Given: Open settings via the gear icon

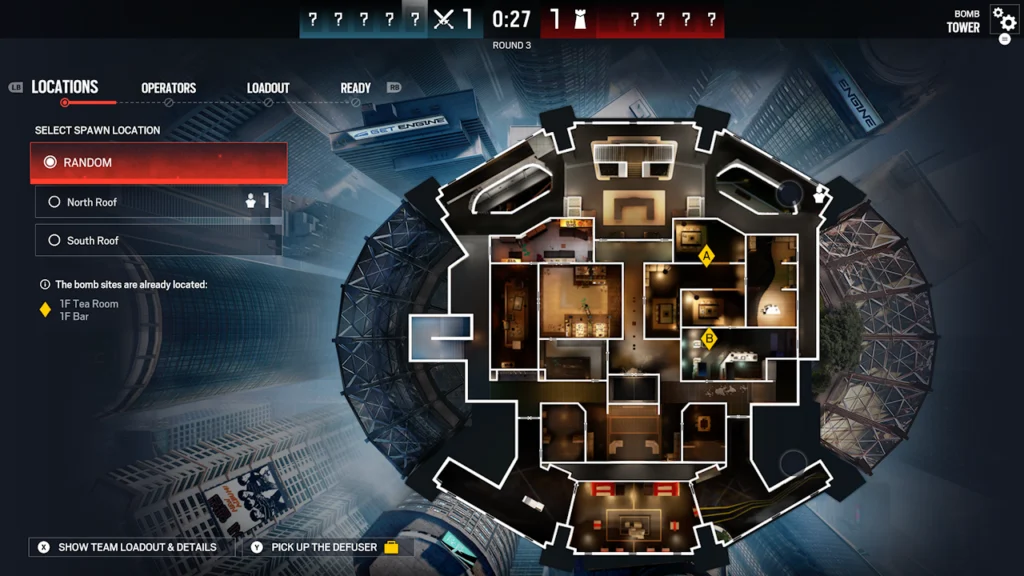Looking at the screenshot, I should pyautogui.click(x=1004, y=20).
